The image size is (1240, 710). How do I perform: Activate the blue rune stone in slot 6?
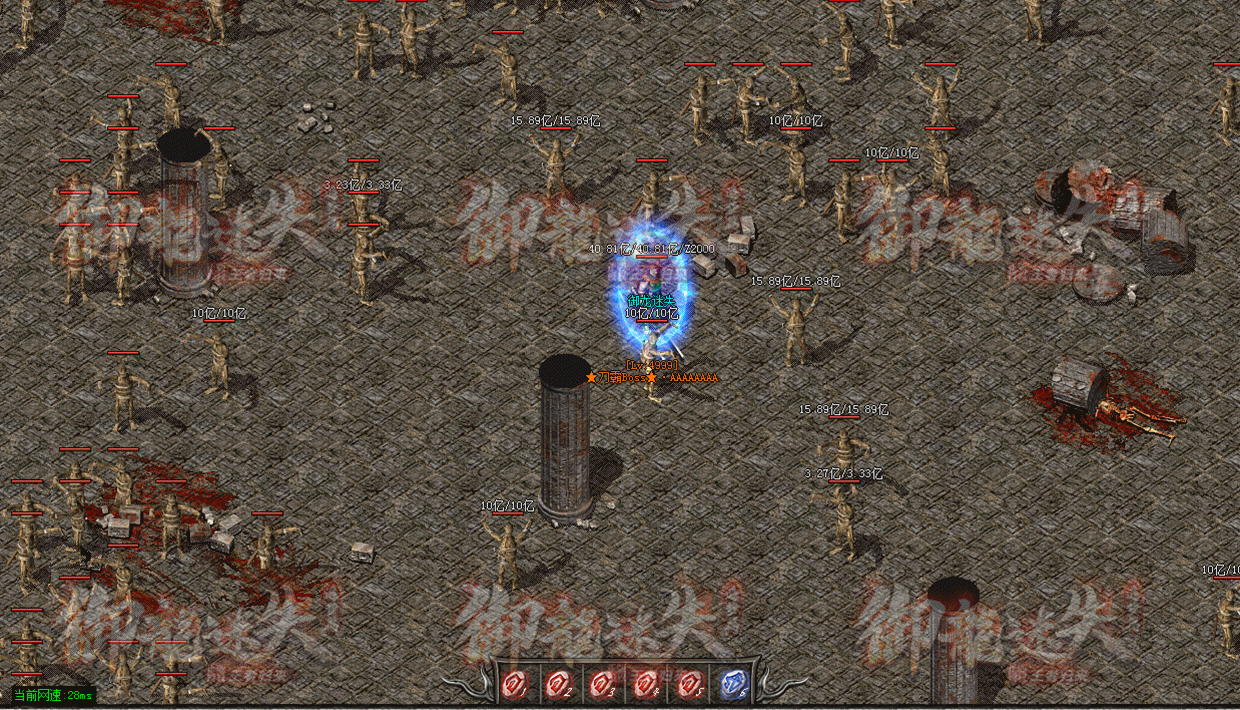(733, 685)
